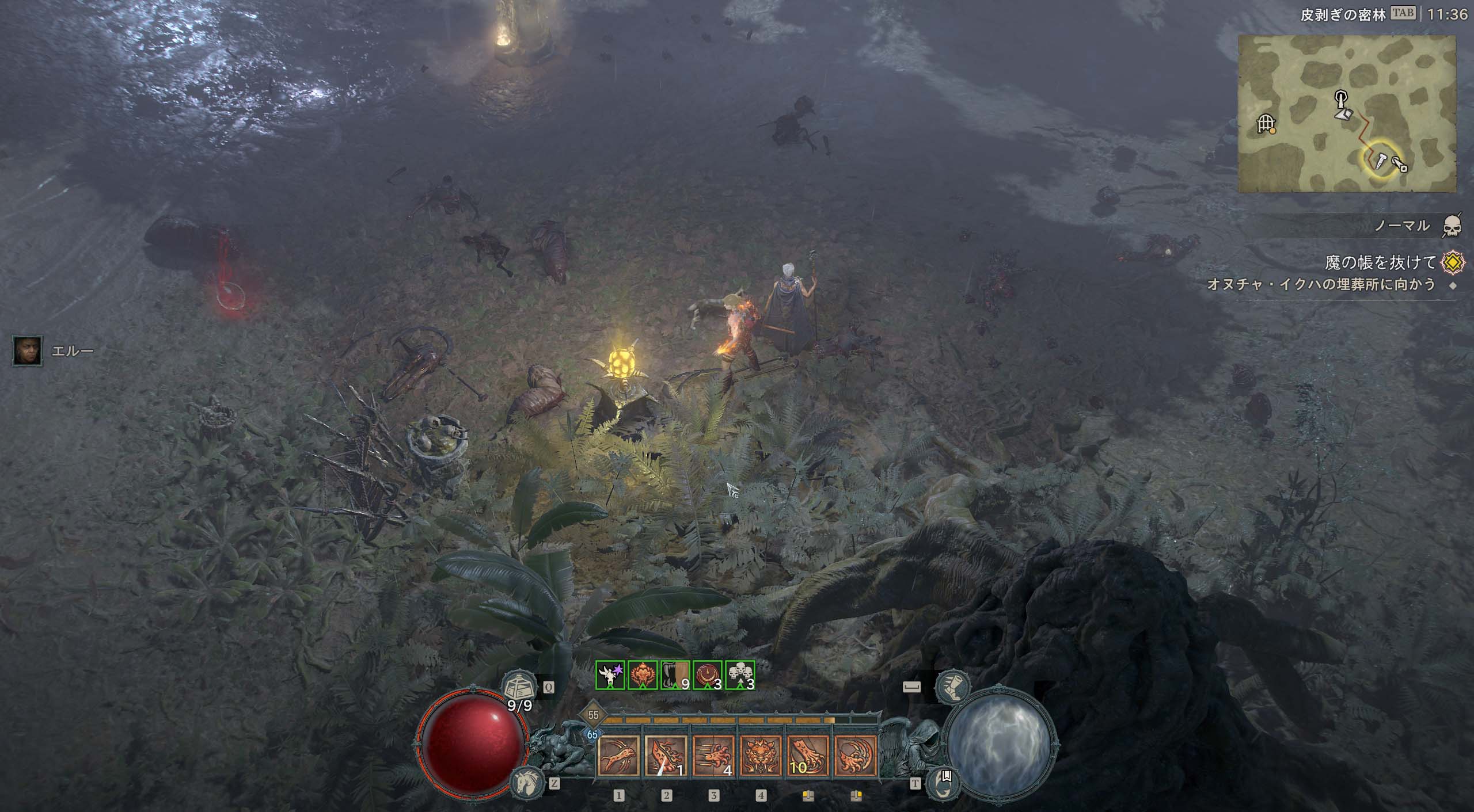1474x812 pixels.
Task: Click the 皮剥ぎの密林 zone name
Action: point(1342,14)
